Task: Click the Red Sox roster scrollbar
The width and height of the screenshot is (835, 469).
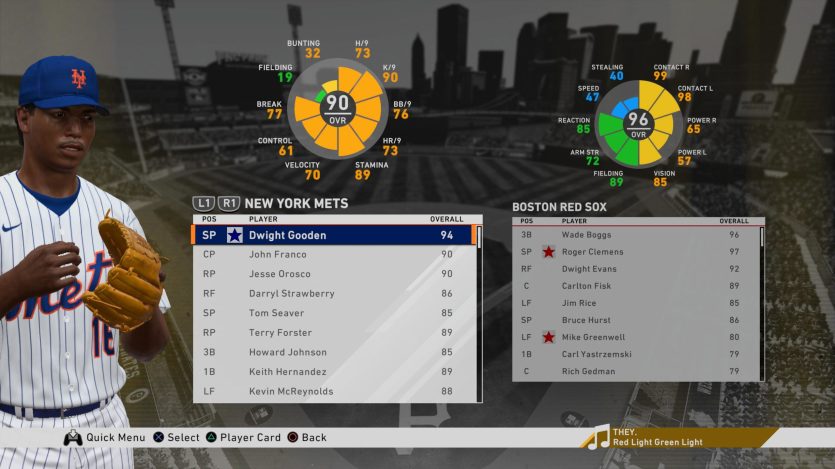Action: (762, 300)
